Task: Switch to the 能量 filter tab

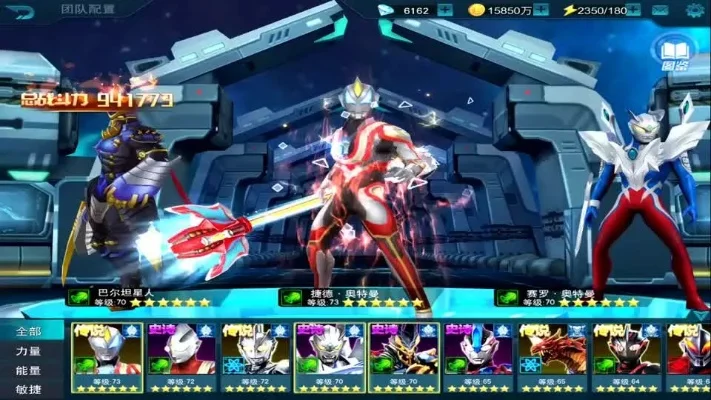Action: 29,370
